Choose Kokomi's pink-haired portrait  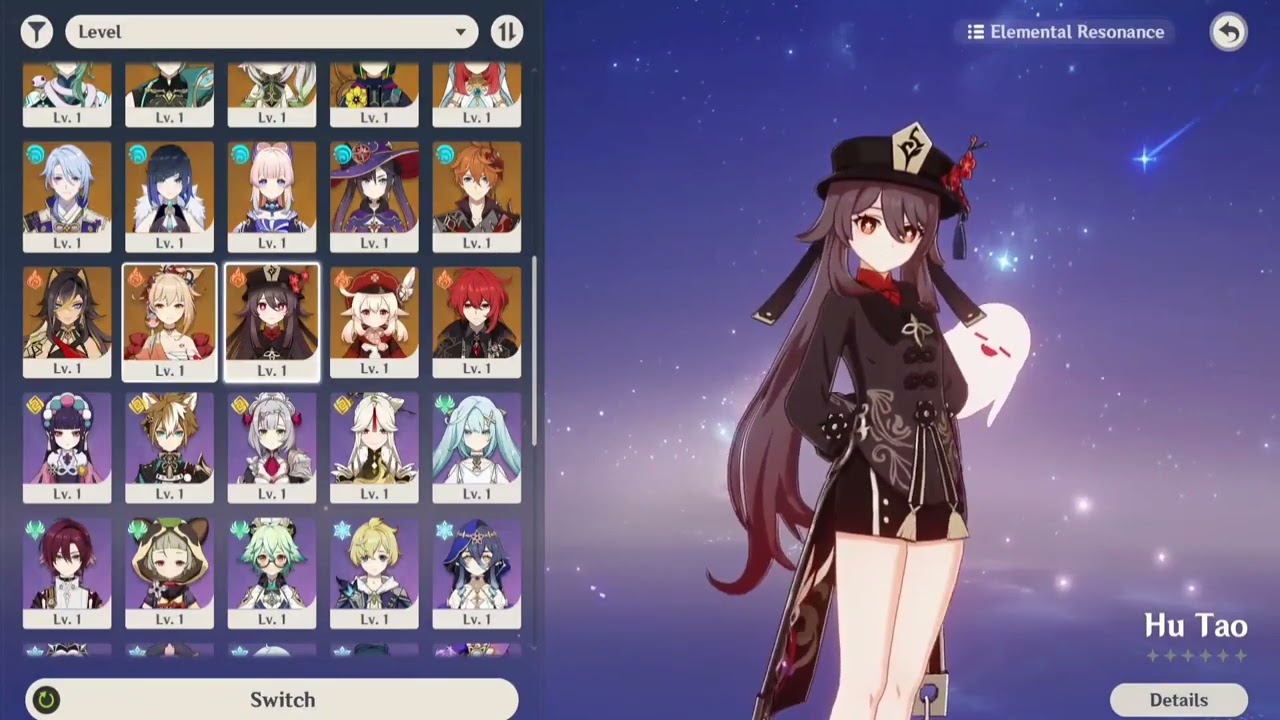click(x=272, y=195)
